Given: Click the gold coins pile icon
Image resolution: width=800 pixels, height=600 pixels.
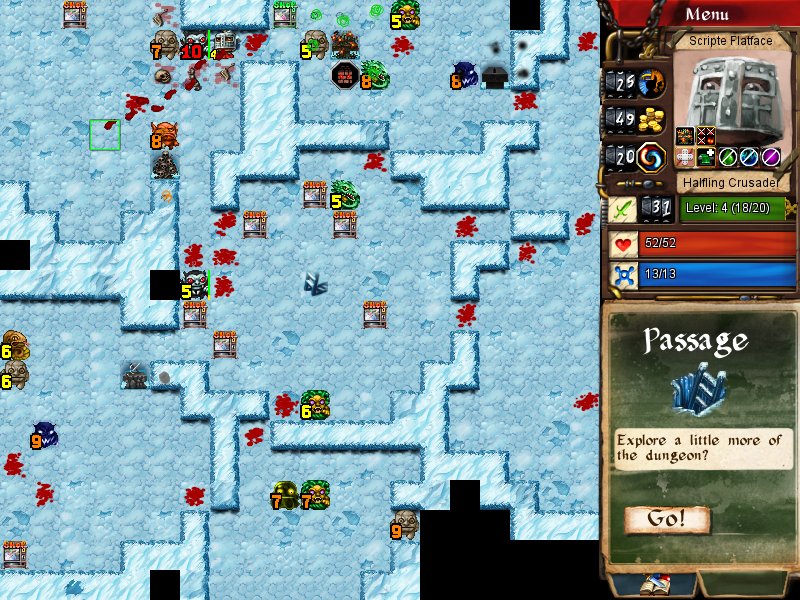Looking at the screenshot, I should 653,119.
